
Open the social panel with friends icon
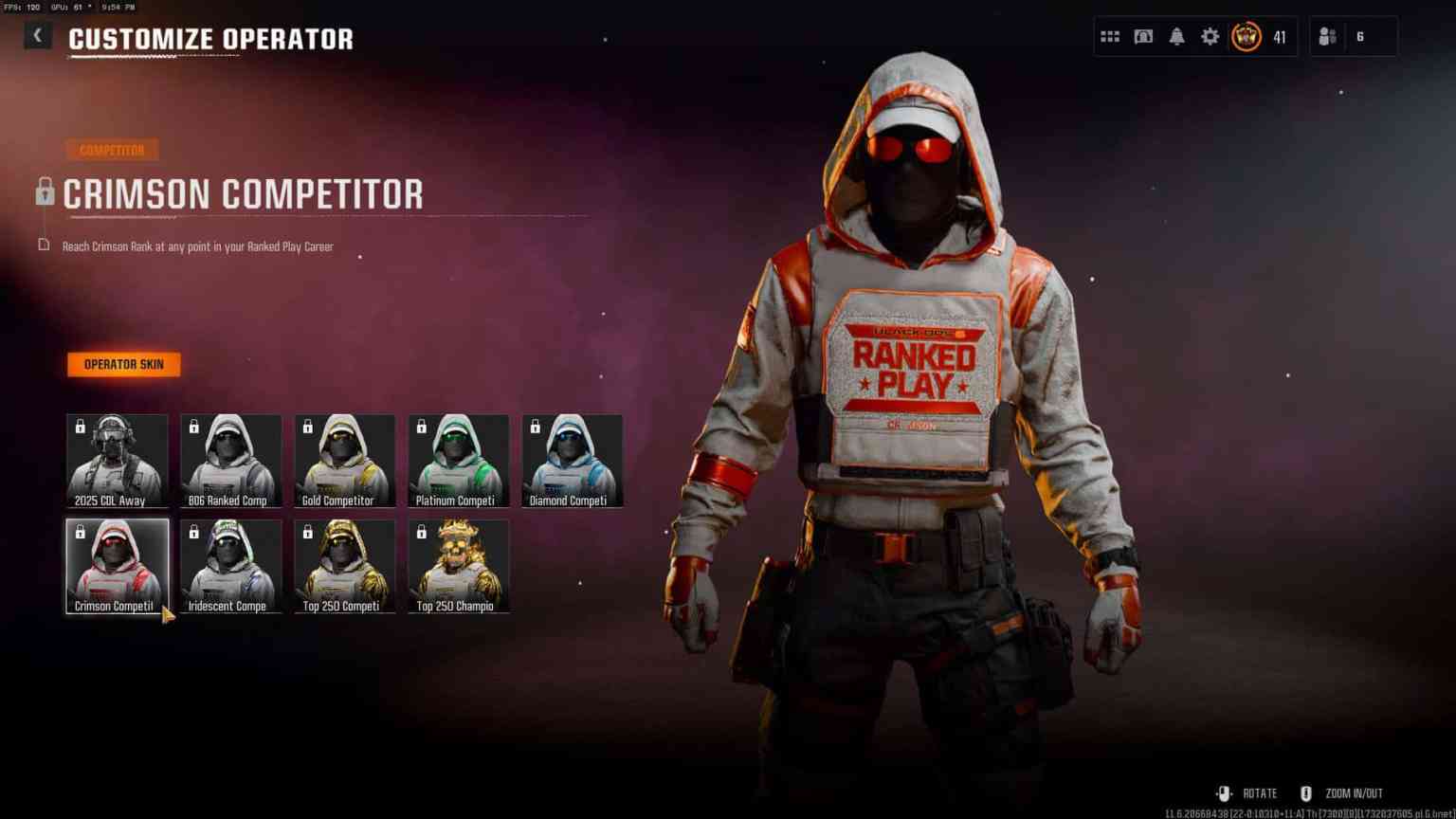[1325, 36]
